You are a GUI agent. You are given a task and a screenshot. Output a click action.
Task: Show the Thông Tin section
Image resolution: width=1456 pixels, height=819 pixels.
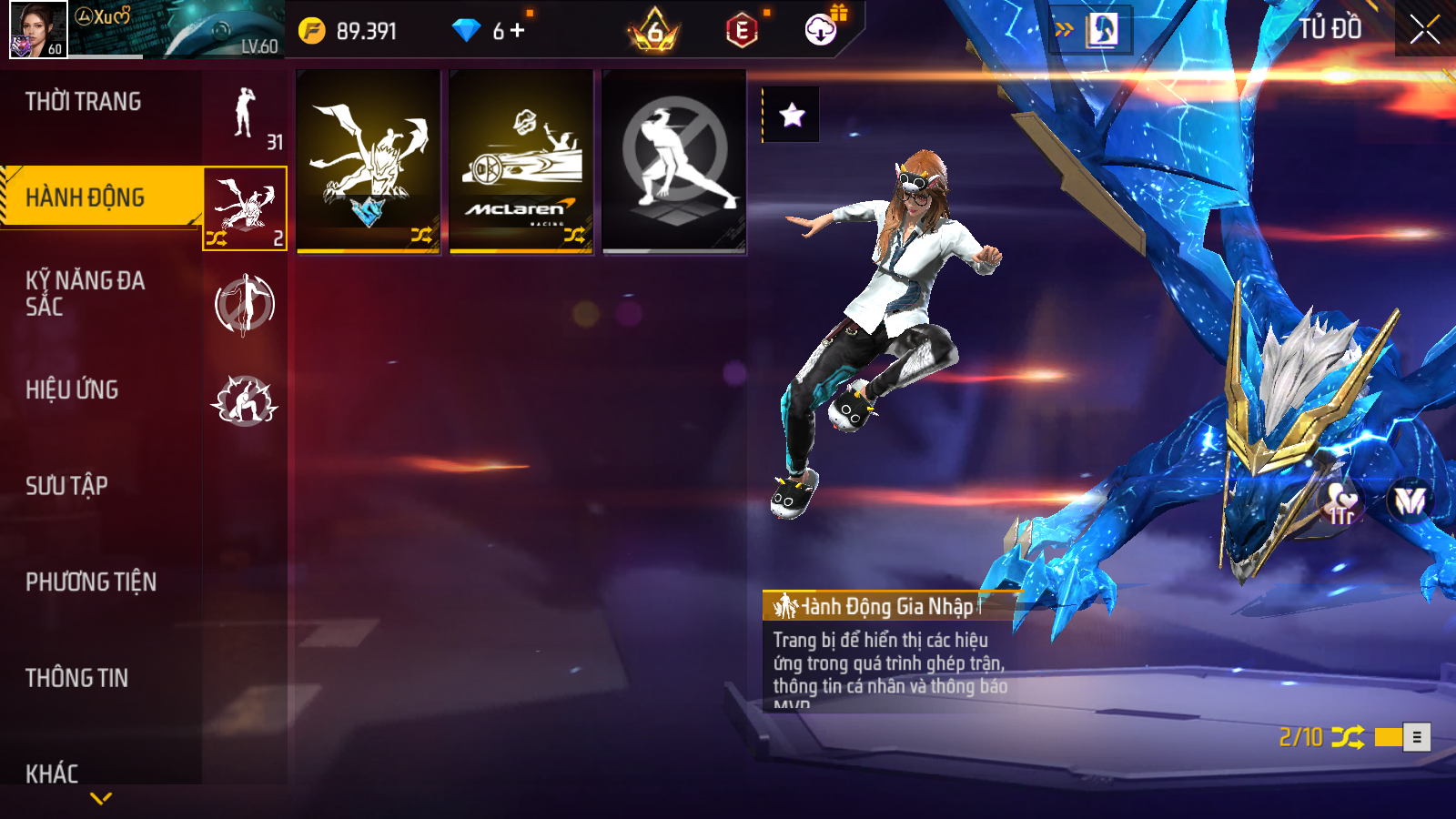[77, 678]
